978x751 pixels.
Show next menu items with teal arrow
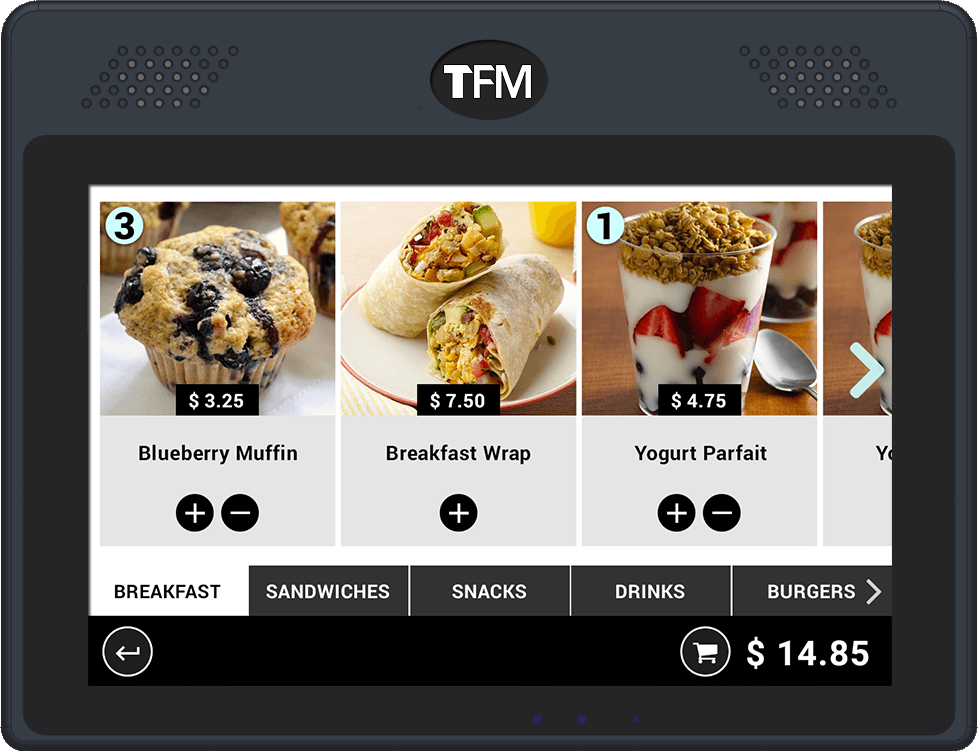tap(866, 370)
